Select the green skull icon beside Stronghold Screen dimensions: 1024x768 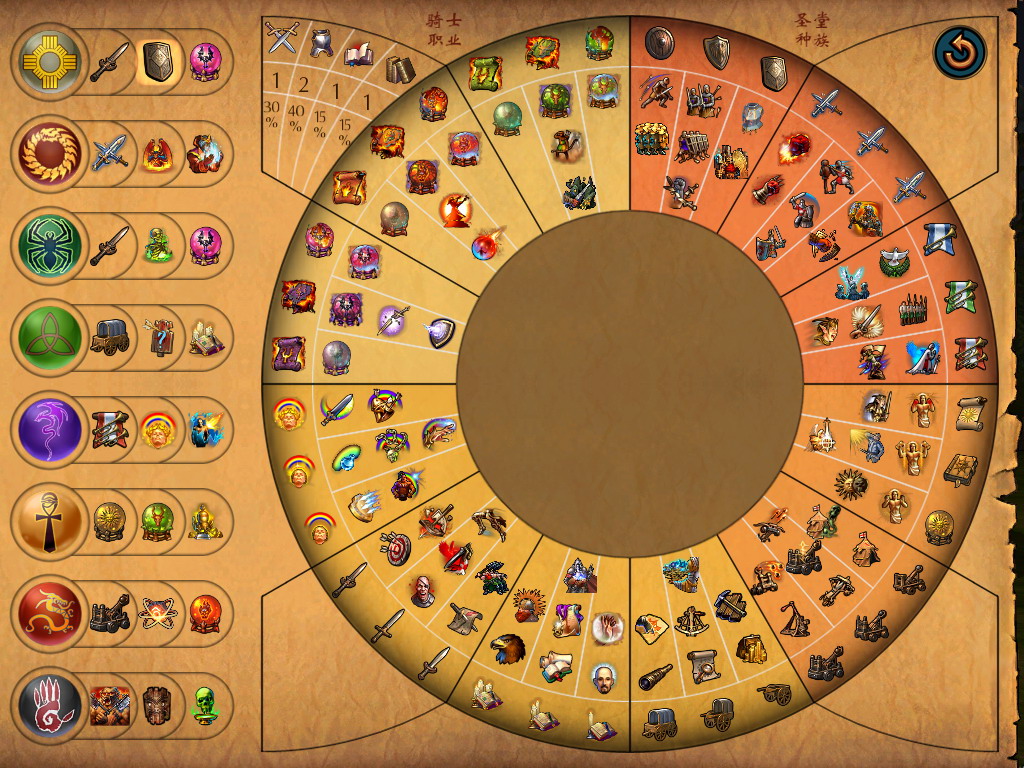tap(205, 706)
